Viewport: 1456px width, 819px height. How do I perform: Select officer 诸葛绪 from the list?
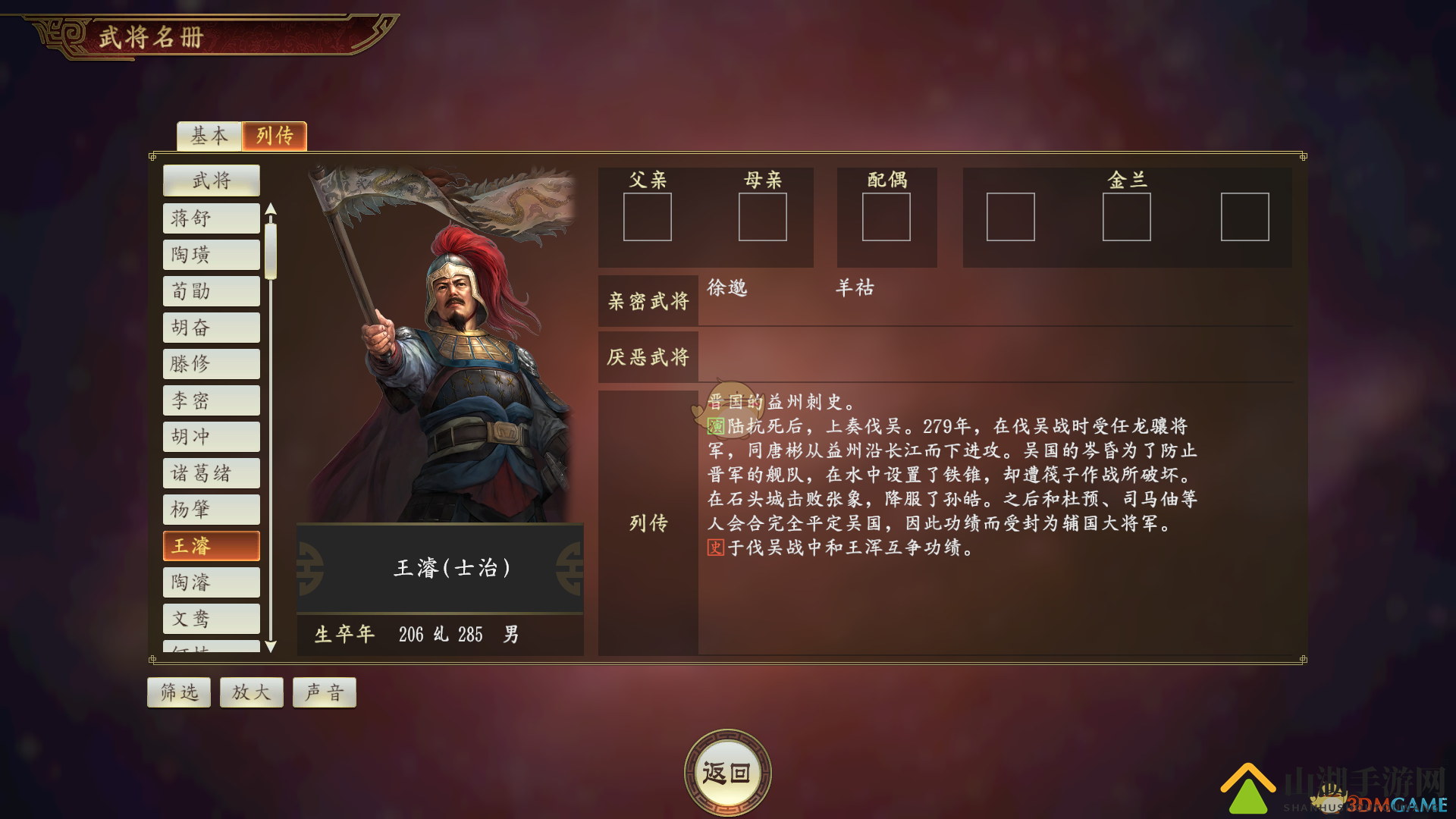tap(211, 472)
